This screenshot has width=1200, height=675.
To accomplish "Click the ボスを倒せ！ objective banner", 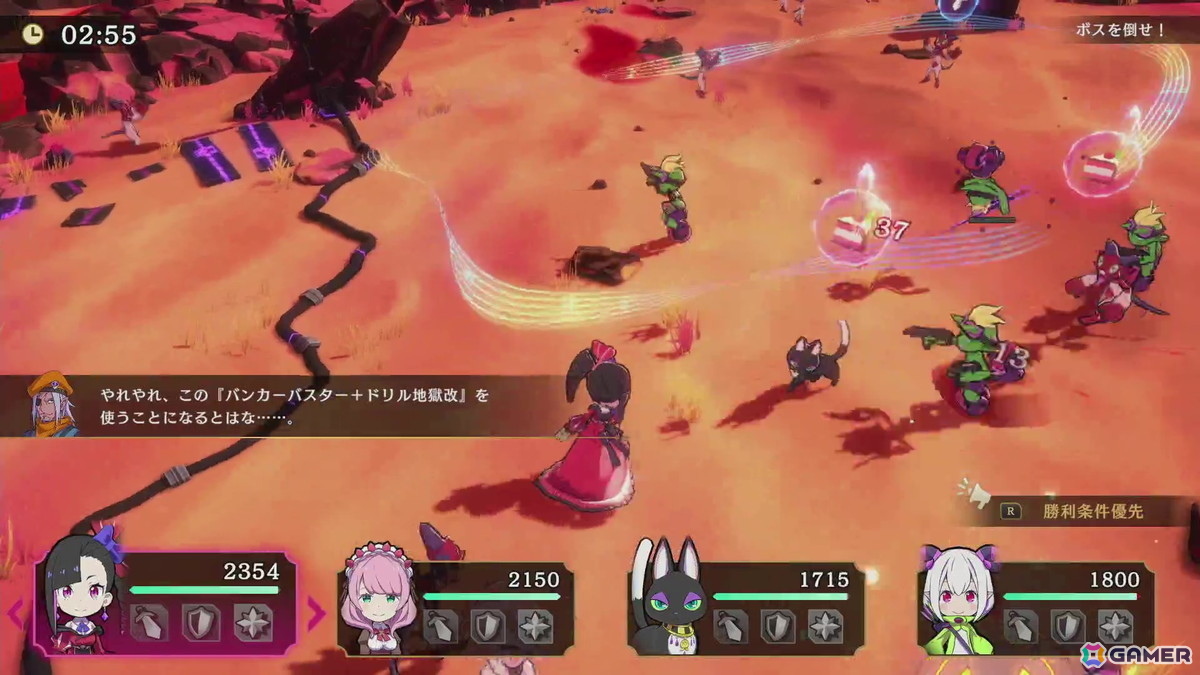I will (1120, 30).
